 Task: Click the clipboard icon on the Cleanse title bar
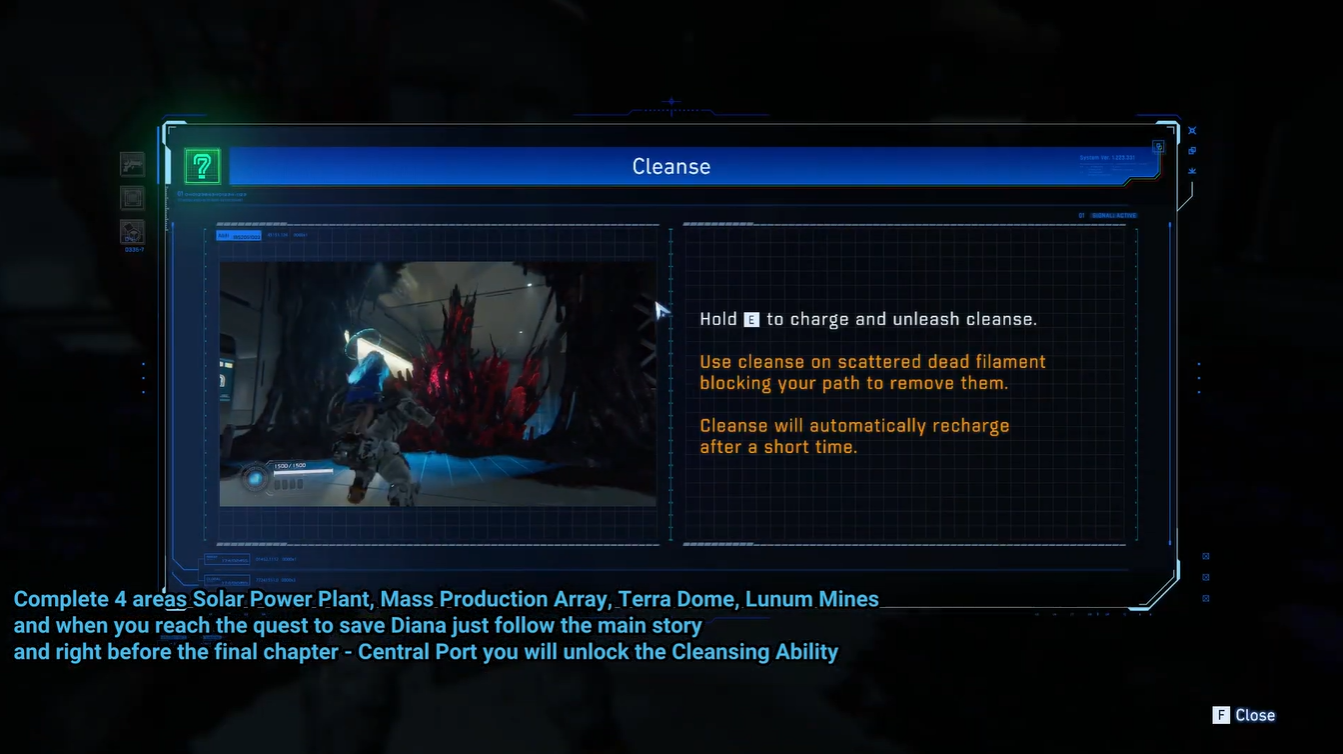point(1157,146)
